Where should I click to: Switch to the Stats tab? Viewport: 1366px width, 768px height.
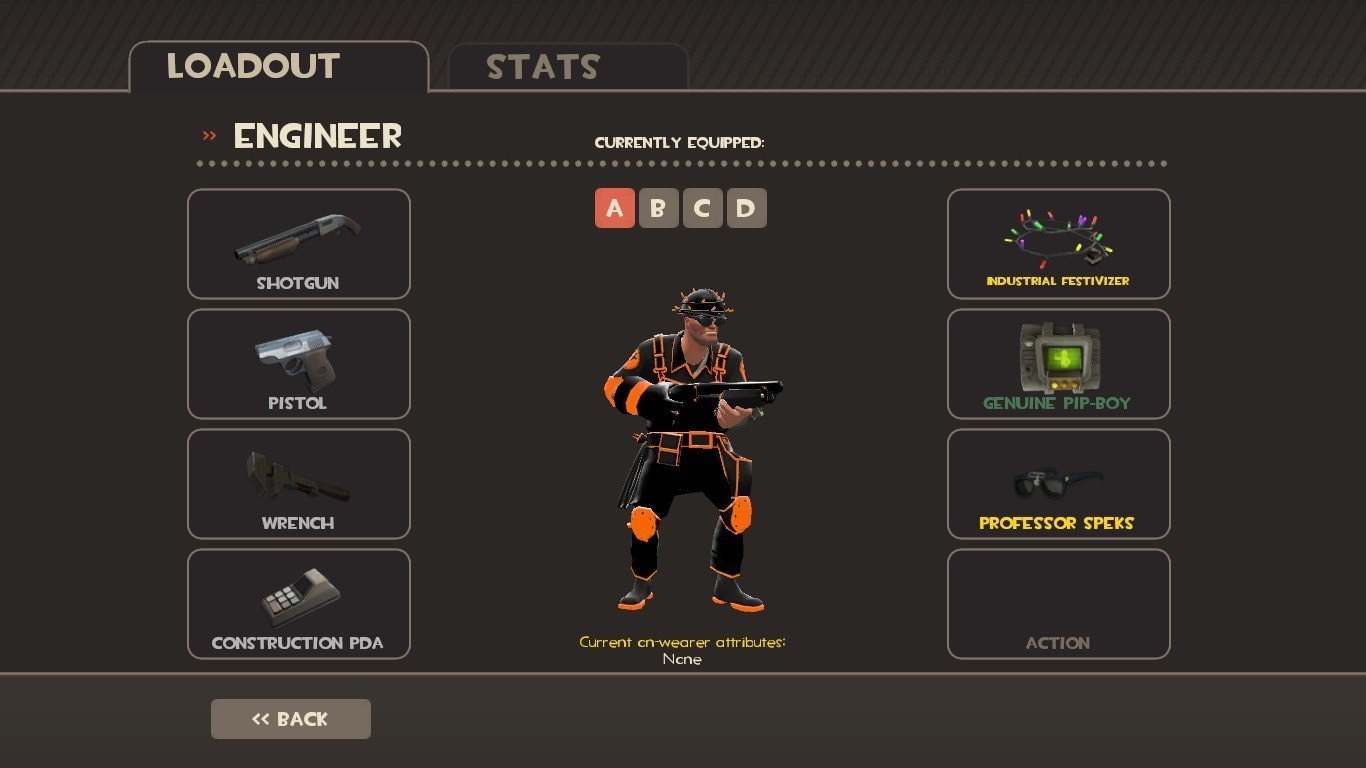[567, 67]
